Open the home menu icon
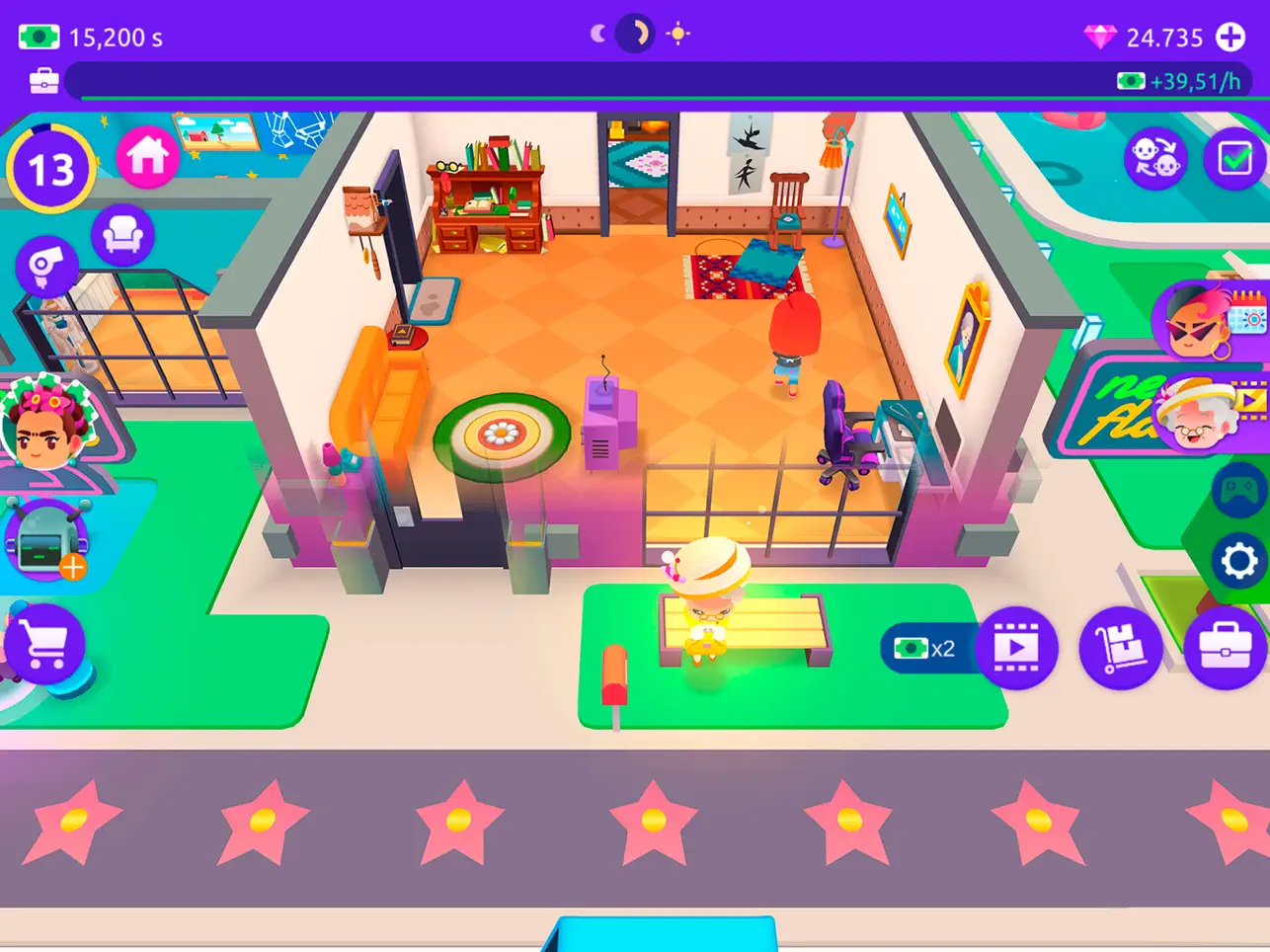The height and width of the screenshot is (952, 1270). point(146,156)
